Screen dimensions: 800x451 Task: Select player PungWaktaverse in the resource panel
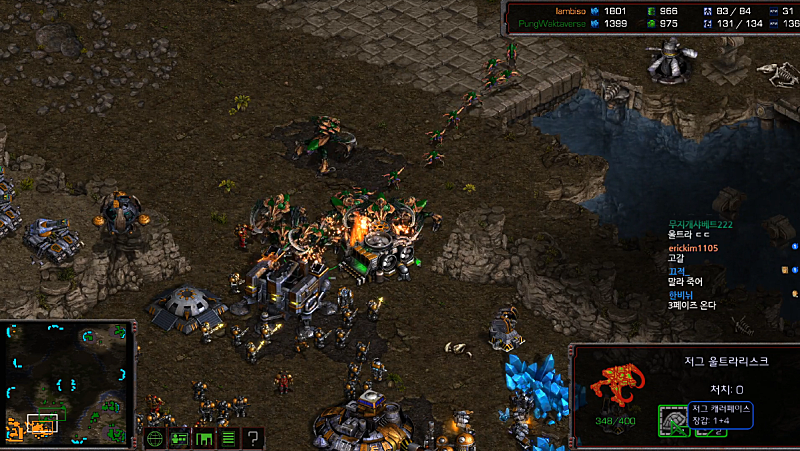click(x=545, y=22)
